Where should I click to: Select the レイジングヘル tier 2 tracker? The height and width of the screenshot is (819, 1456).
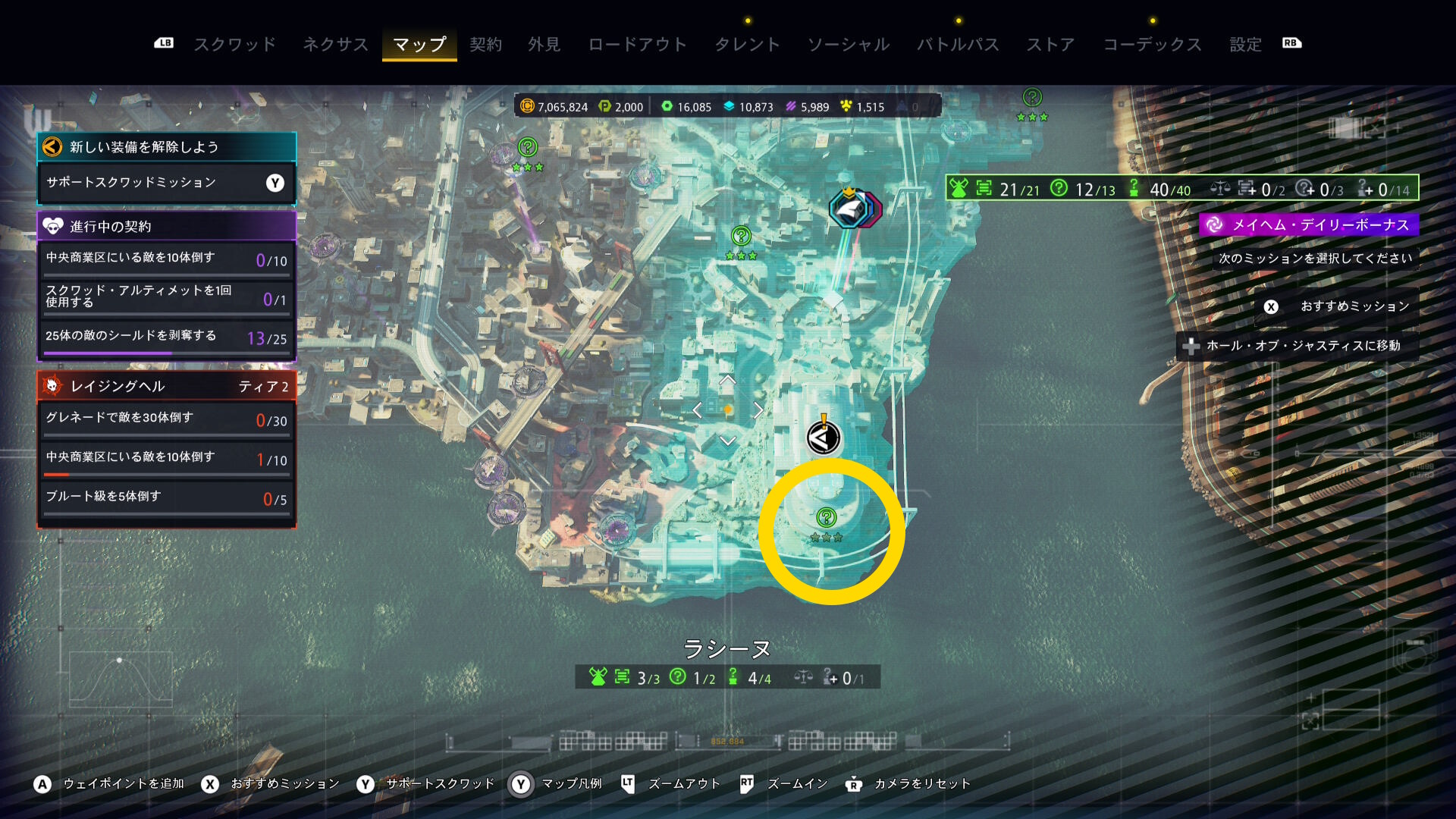(166, 386)
